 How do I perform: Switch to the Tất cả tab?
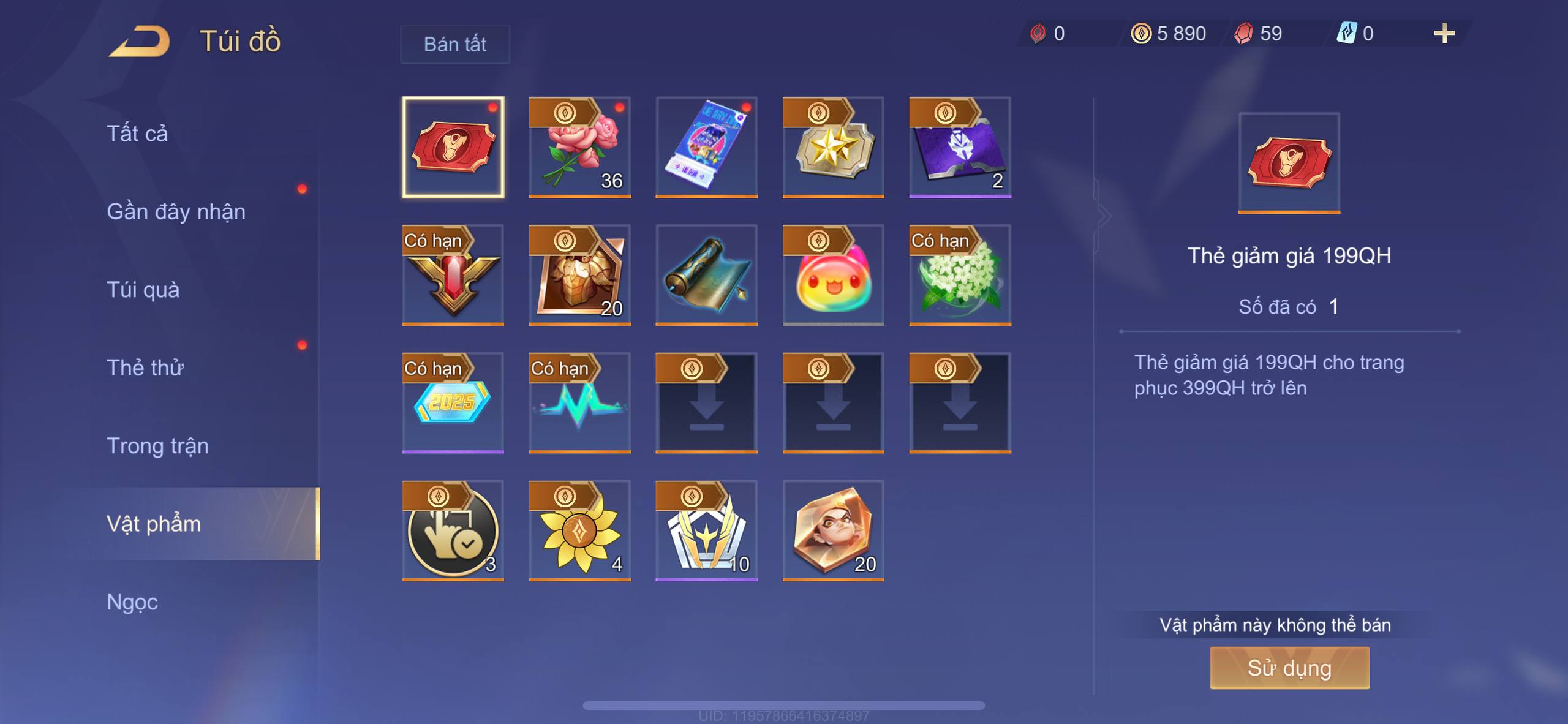[137, 134]
